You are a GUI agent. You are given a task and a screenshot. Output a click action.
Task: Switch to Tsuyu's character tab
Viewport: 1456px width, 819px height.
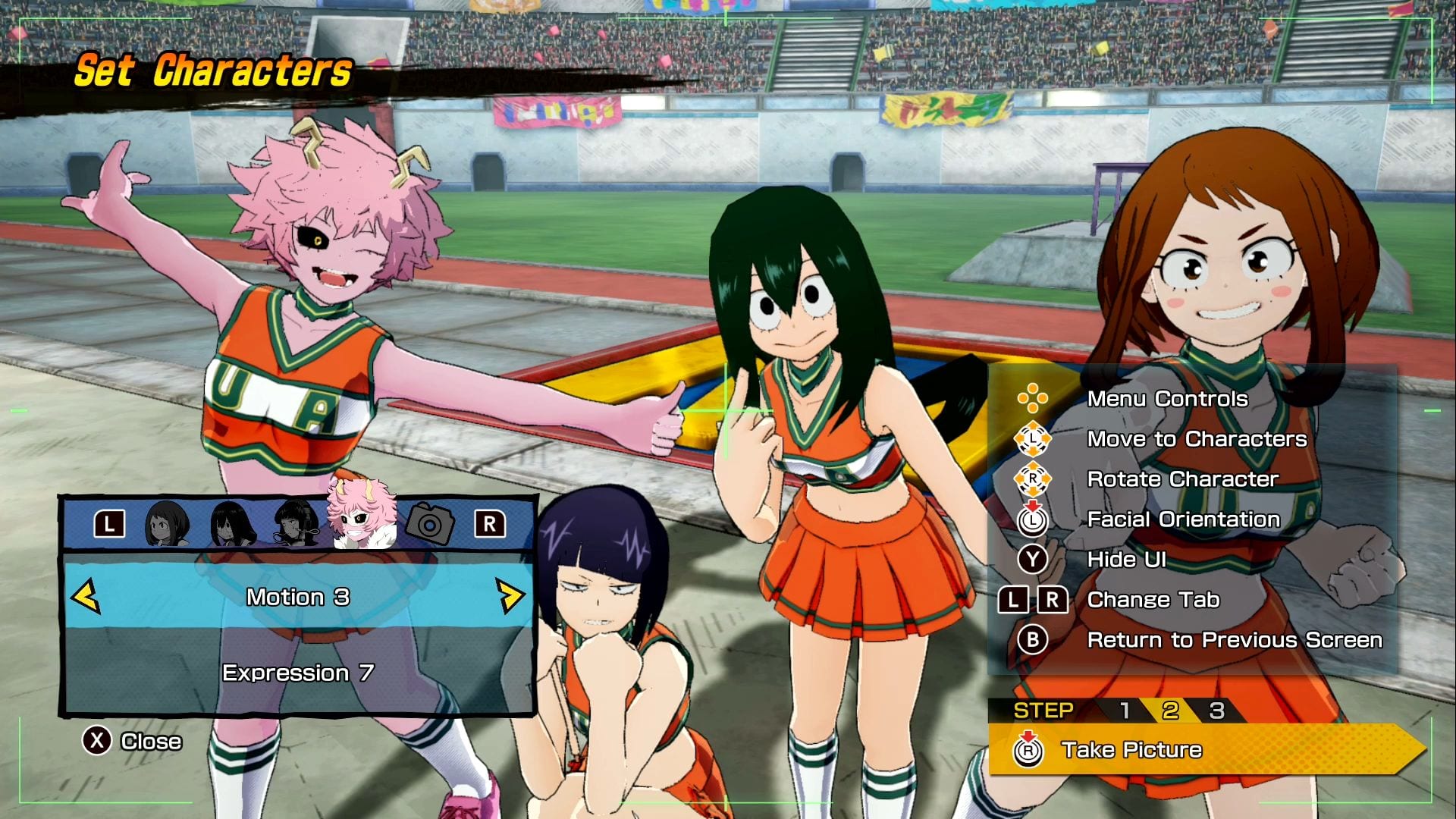232,523
